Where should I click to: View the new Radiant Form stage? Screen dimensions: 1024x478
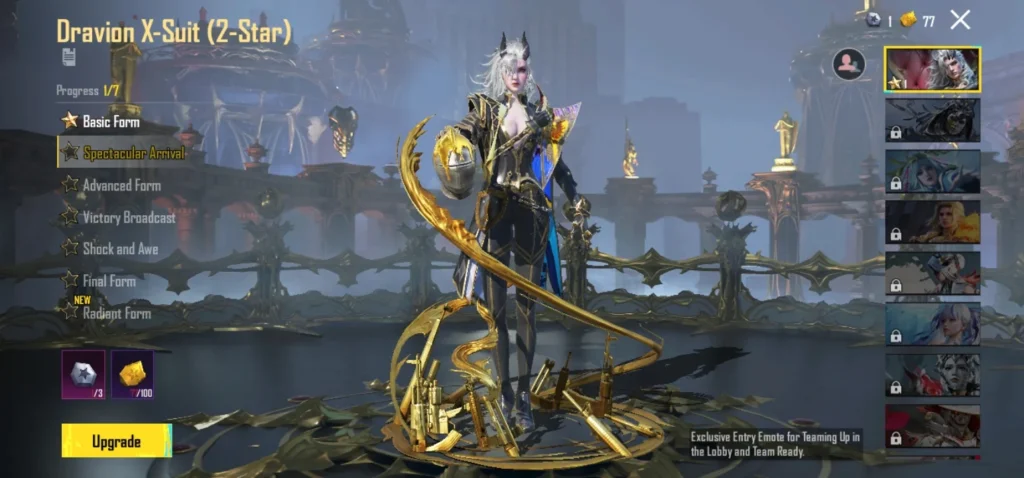click(116, 313)
